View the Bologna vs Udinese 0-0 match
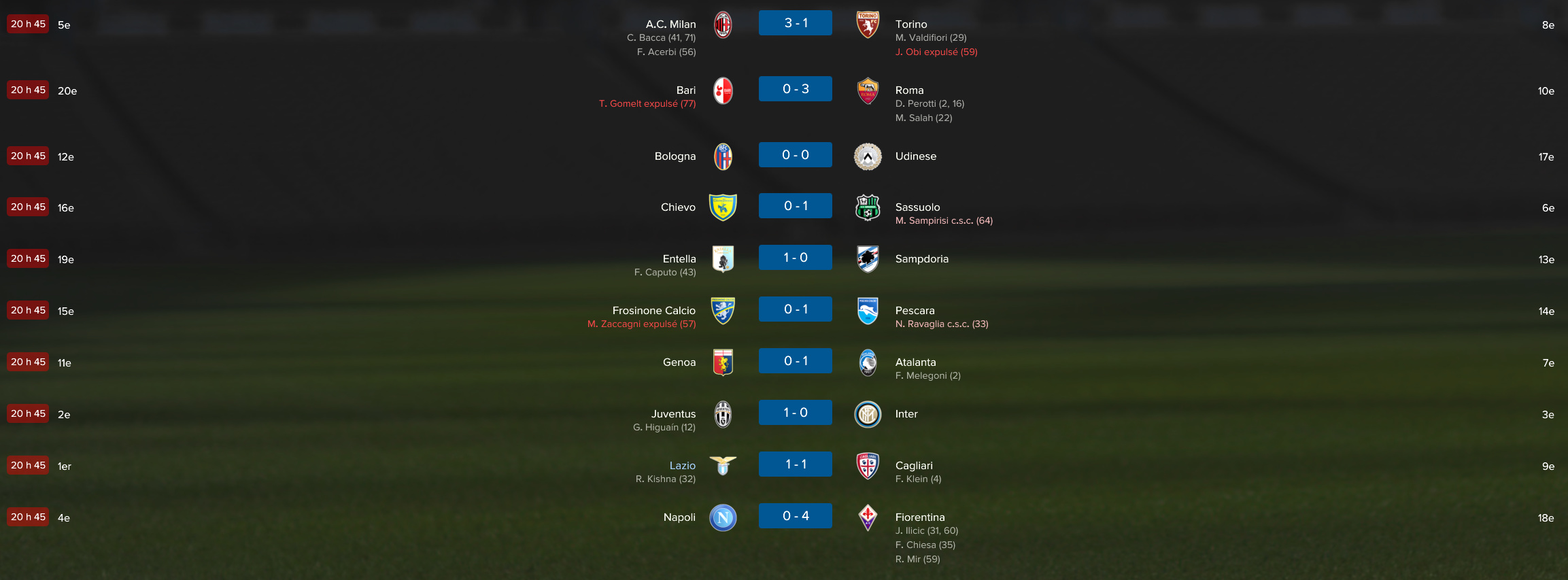 [x=795, y=155]
